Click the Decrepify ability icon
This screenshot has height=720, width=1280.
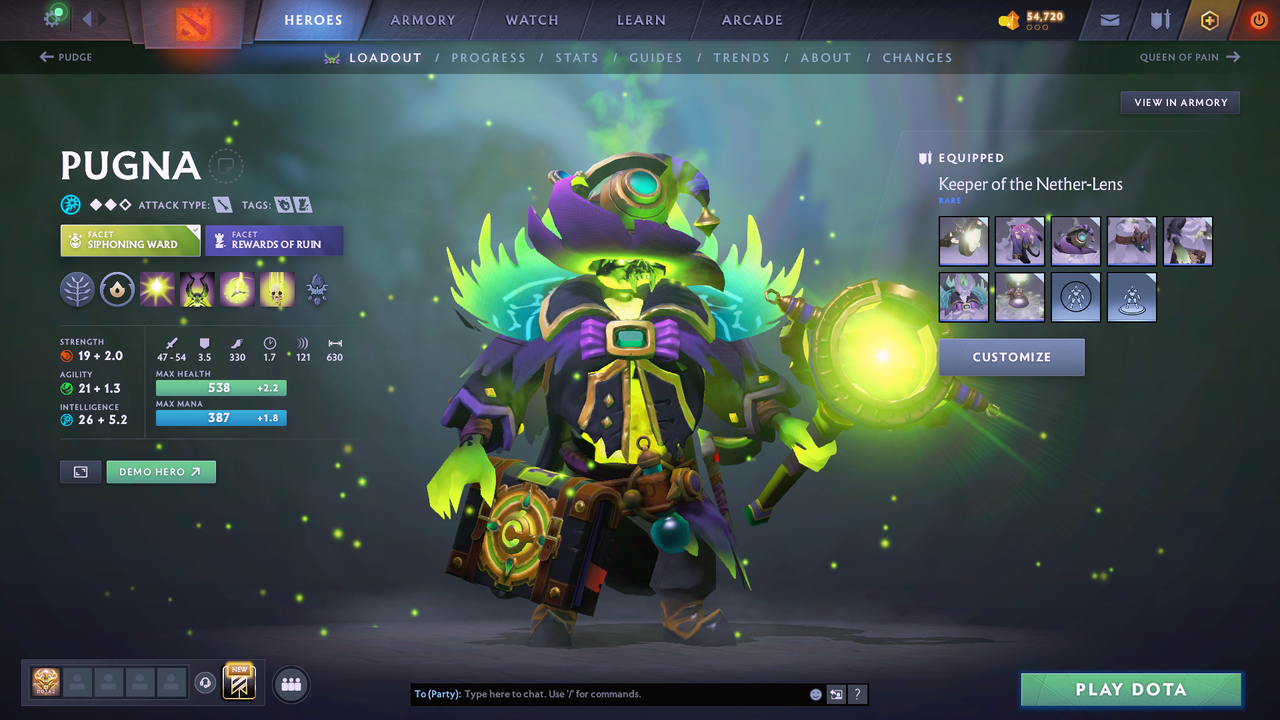click(197, 290)
